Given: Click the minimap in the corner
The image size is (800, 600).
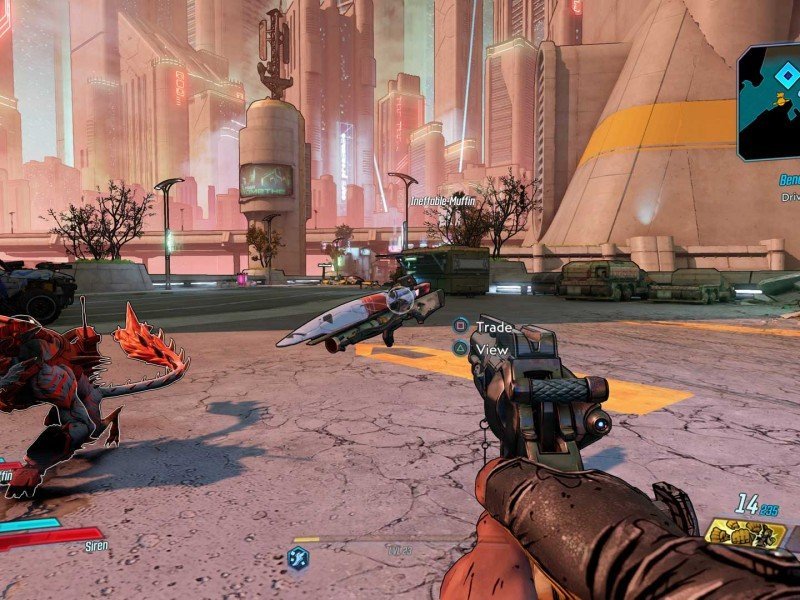Looking at the screenshot, I should [x=770, y=100].
